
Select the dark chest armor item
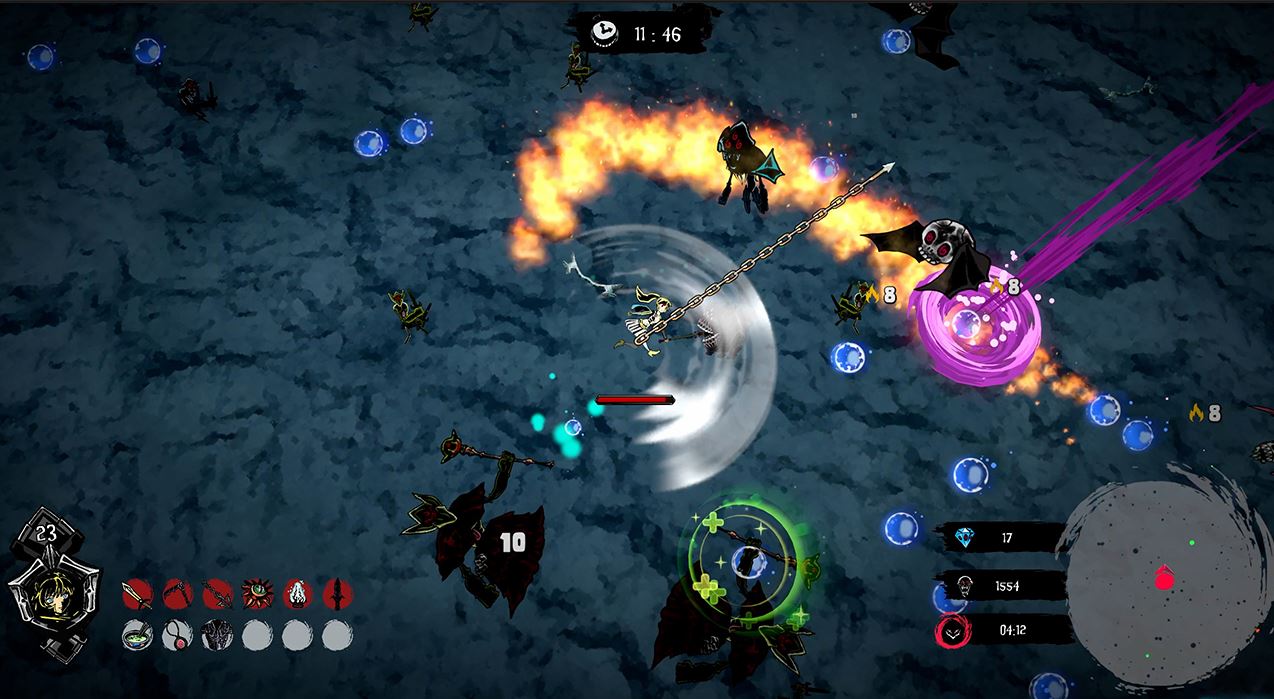(x=218, y=635)
